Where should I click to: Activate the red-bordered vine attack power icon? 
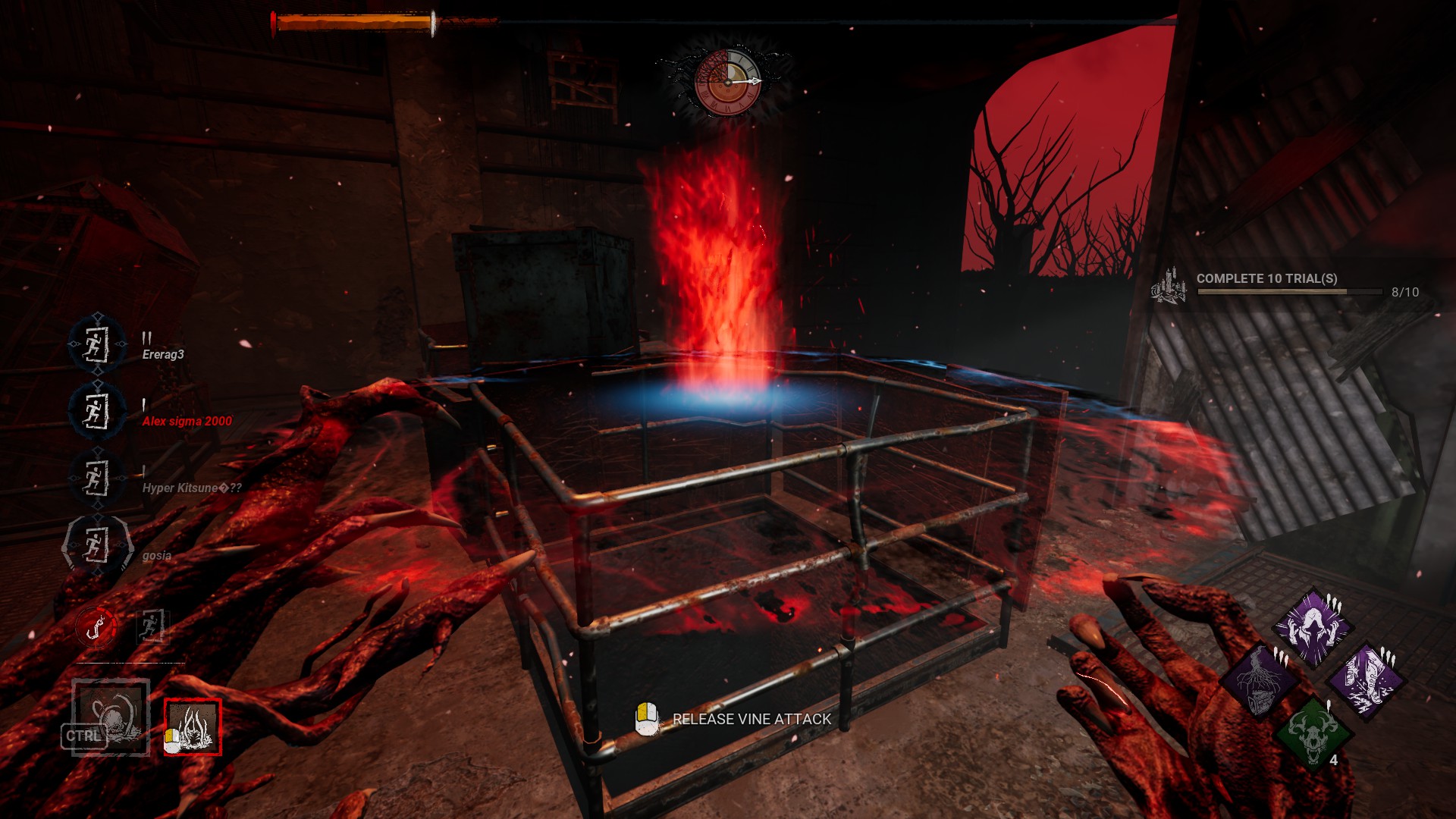(x=193, y=727)
